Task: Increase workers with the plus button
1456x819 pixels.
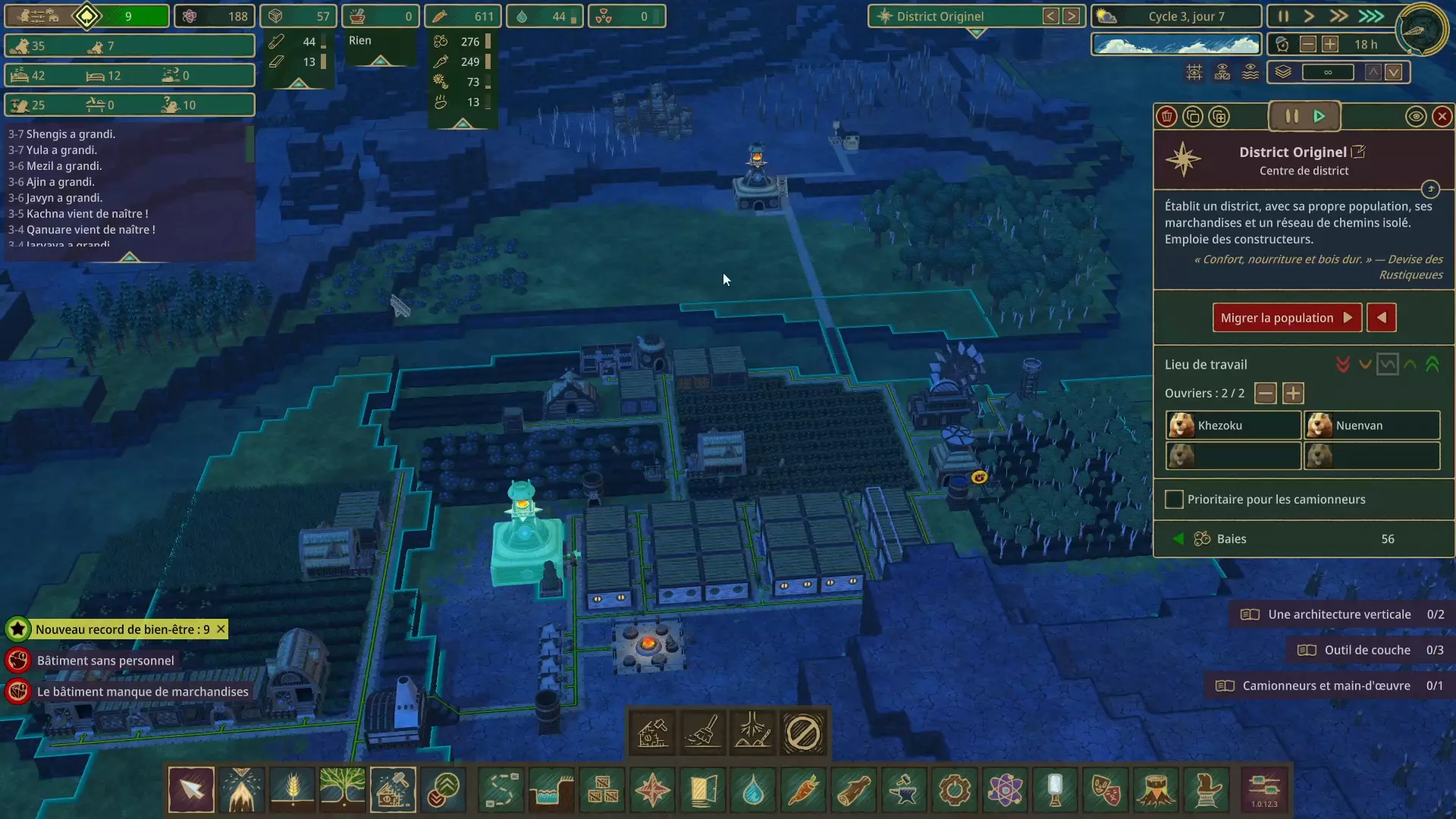Action: pos(1293,394)
